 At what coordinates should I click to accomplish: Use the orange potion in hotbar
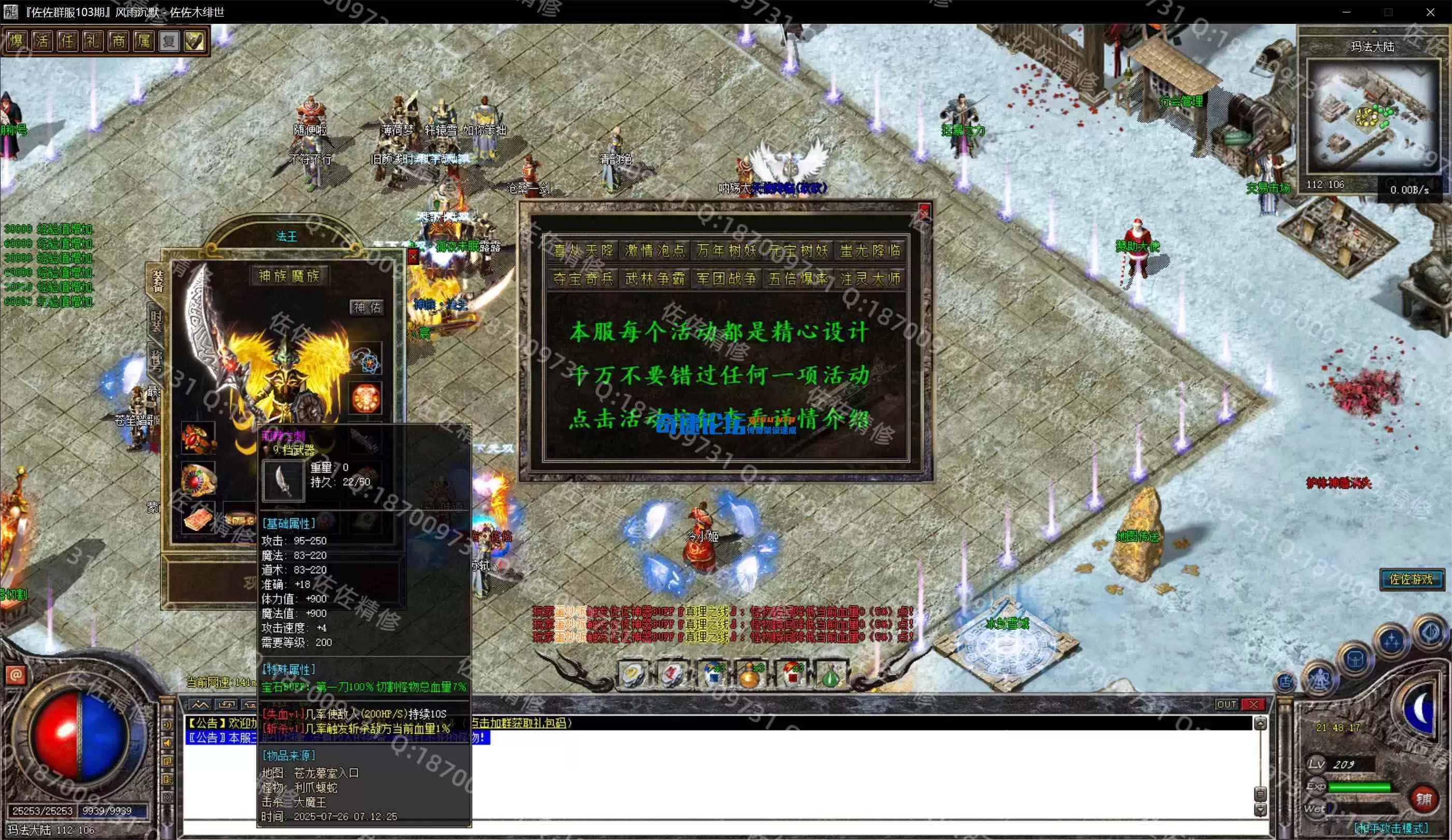[750, 675]
